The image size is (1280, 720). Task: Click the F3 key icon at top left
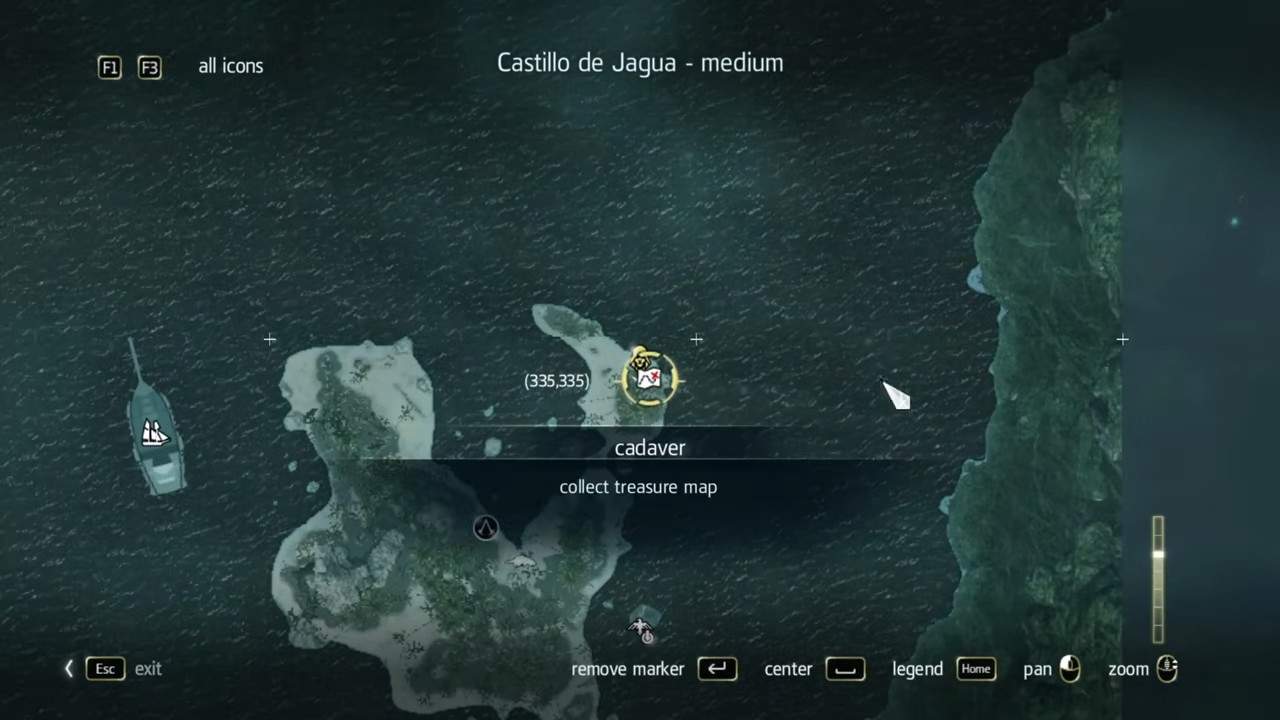[x=149, y=67]
